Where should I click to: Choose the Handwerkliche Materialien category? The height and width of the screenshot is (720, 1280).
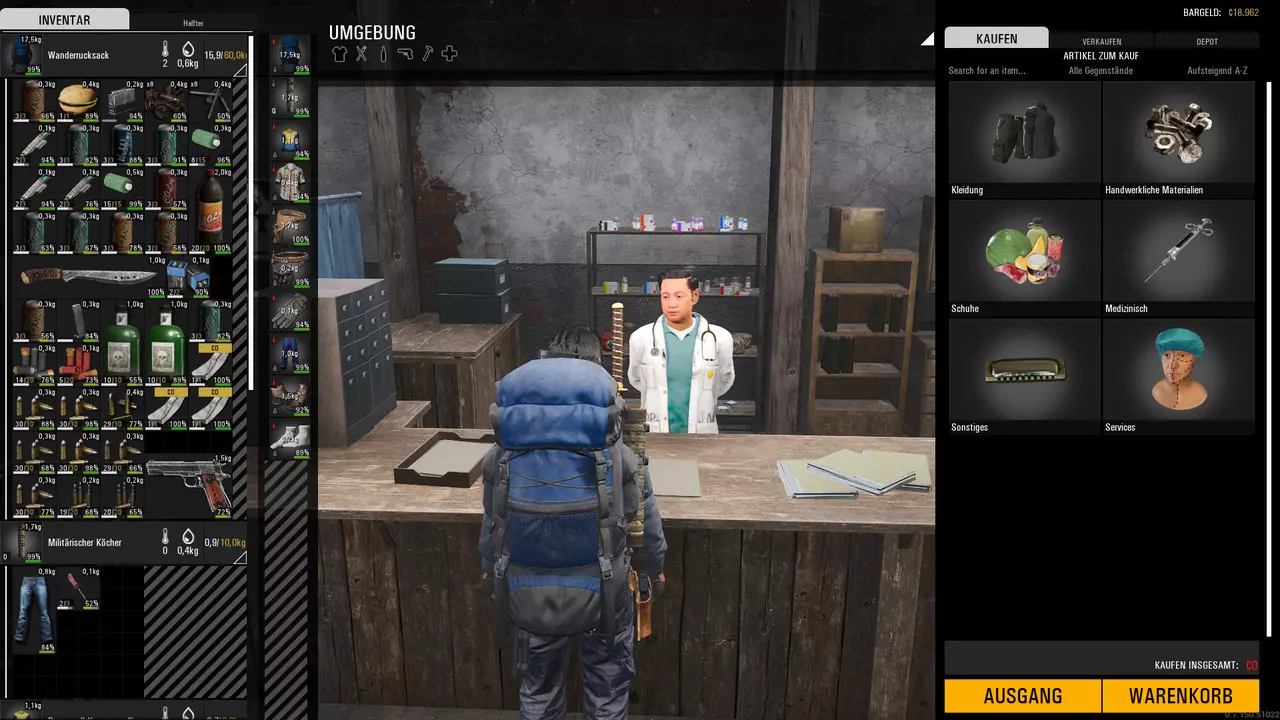pyautogui.click(x=1178, y=139)
